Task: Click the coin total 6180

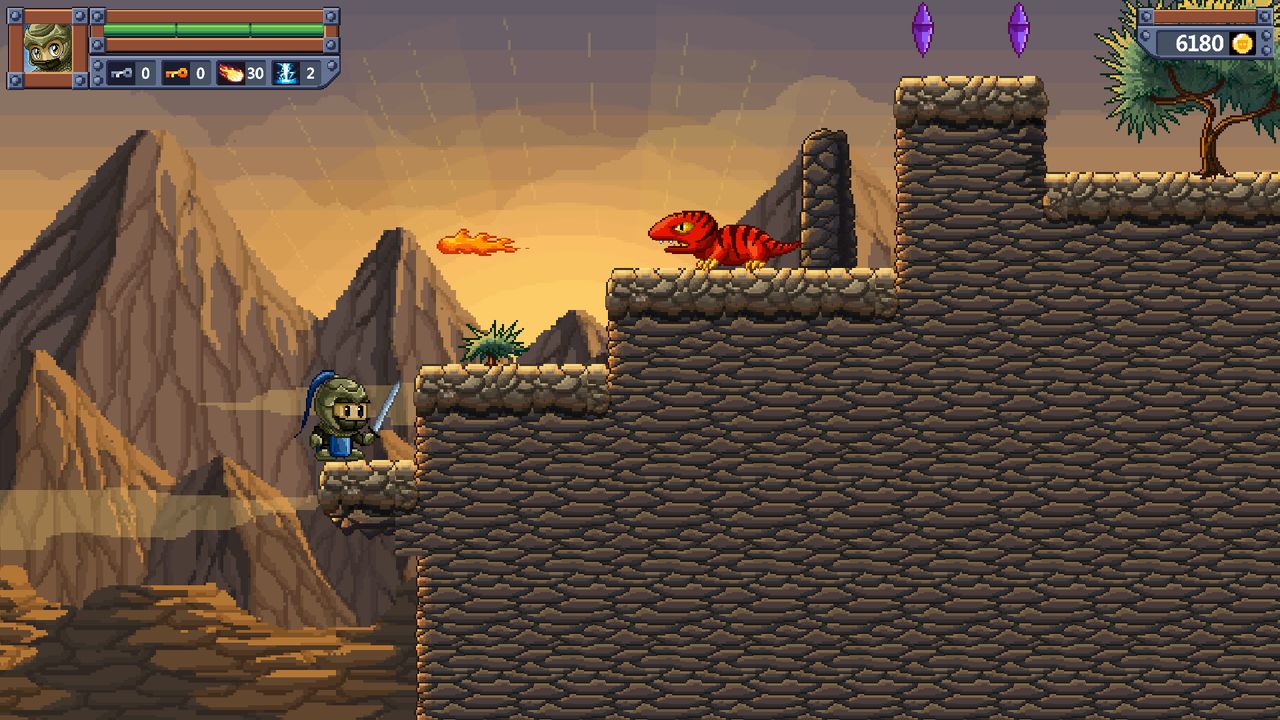Action: pyautogui.click(x=1198, y=43)
